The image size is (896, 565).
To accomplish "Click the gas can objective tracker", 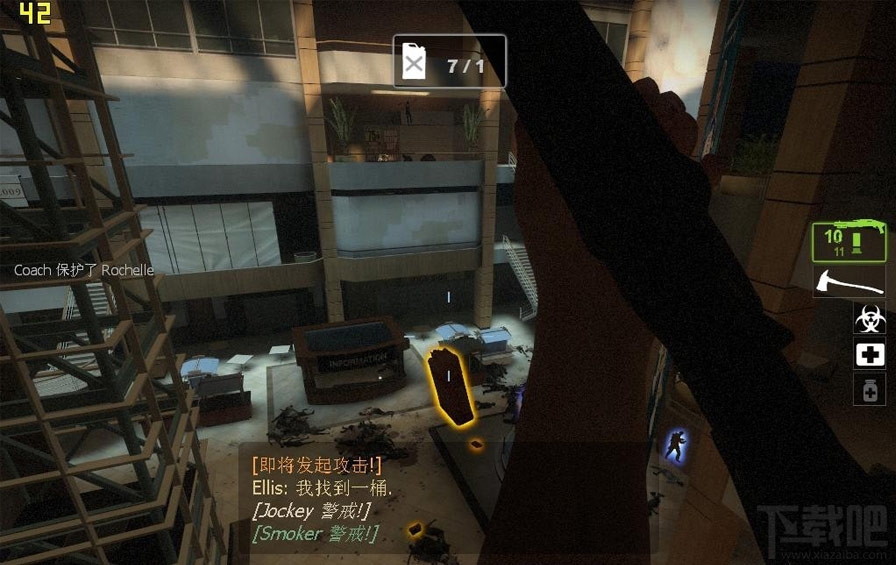I will point(449,66).
